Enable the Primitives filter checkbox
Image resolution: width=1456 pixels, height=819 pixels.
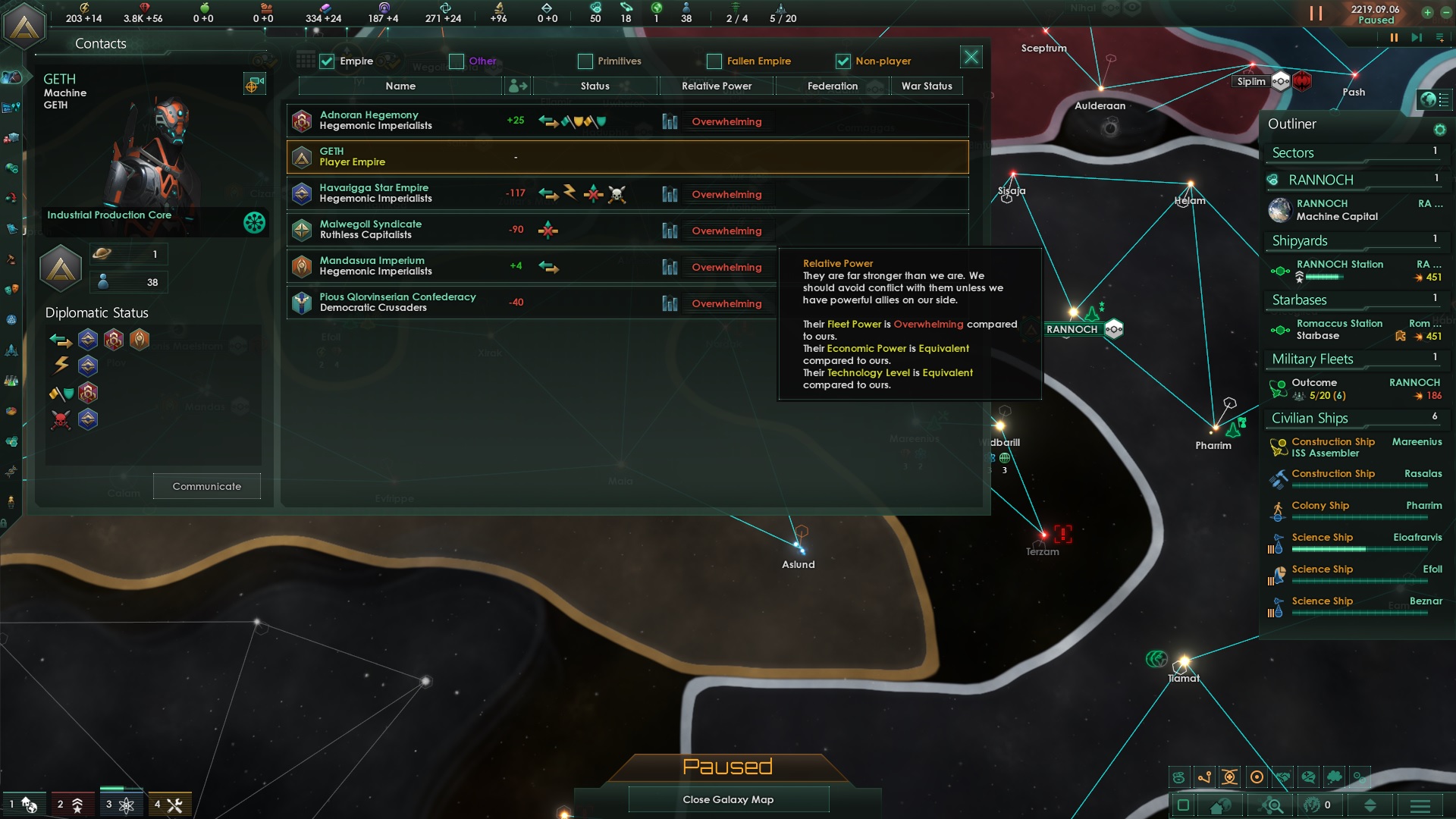pyautogui.click(x=585, y=61)
